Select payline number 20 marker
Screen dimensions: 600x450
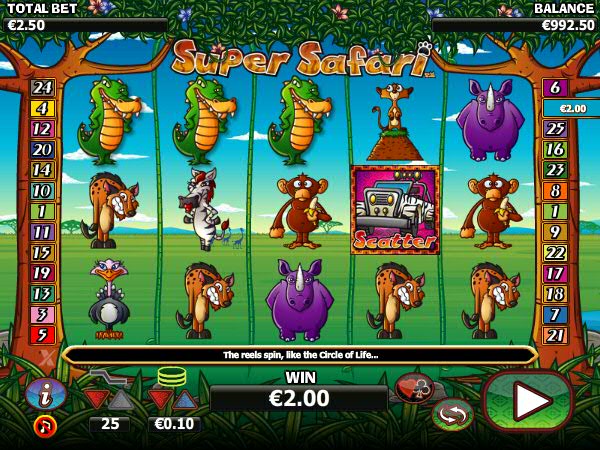[x=42, y=150]
